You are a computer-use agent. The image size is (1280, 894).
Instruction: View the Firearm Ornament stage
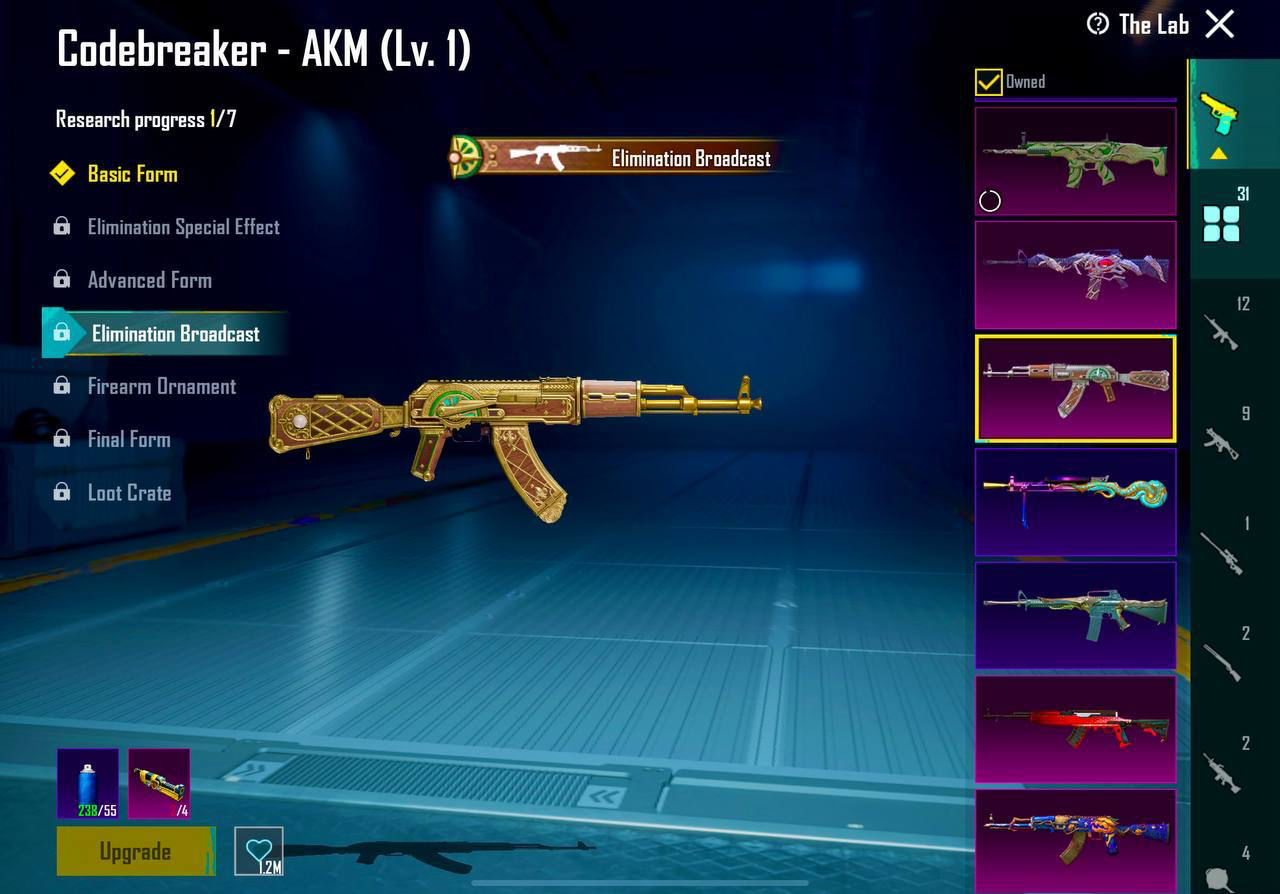click(161, 387)
